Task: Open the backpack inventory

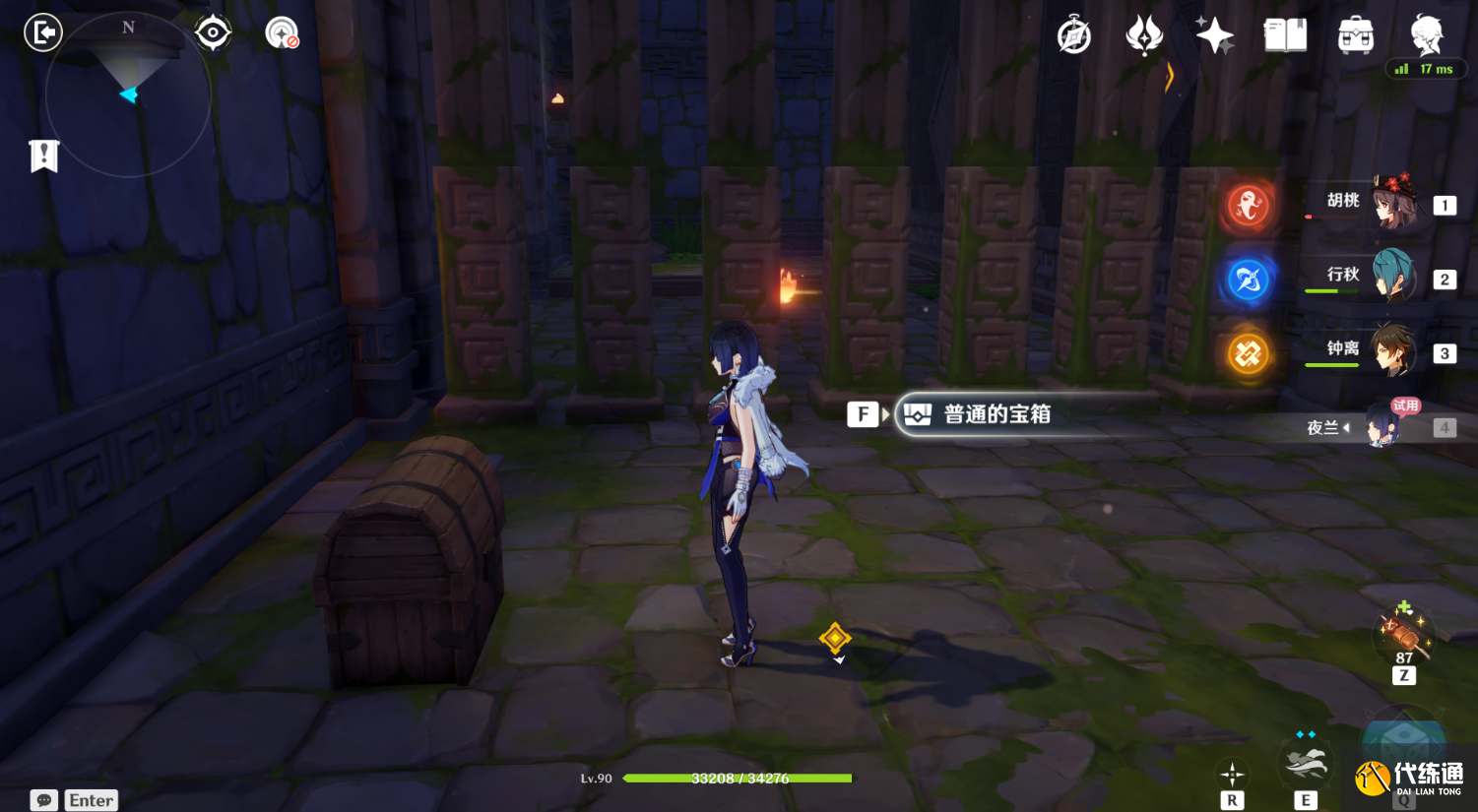Action: tap(1356, 36)
